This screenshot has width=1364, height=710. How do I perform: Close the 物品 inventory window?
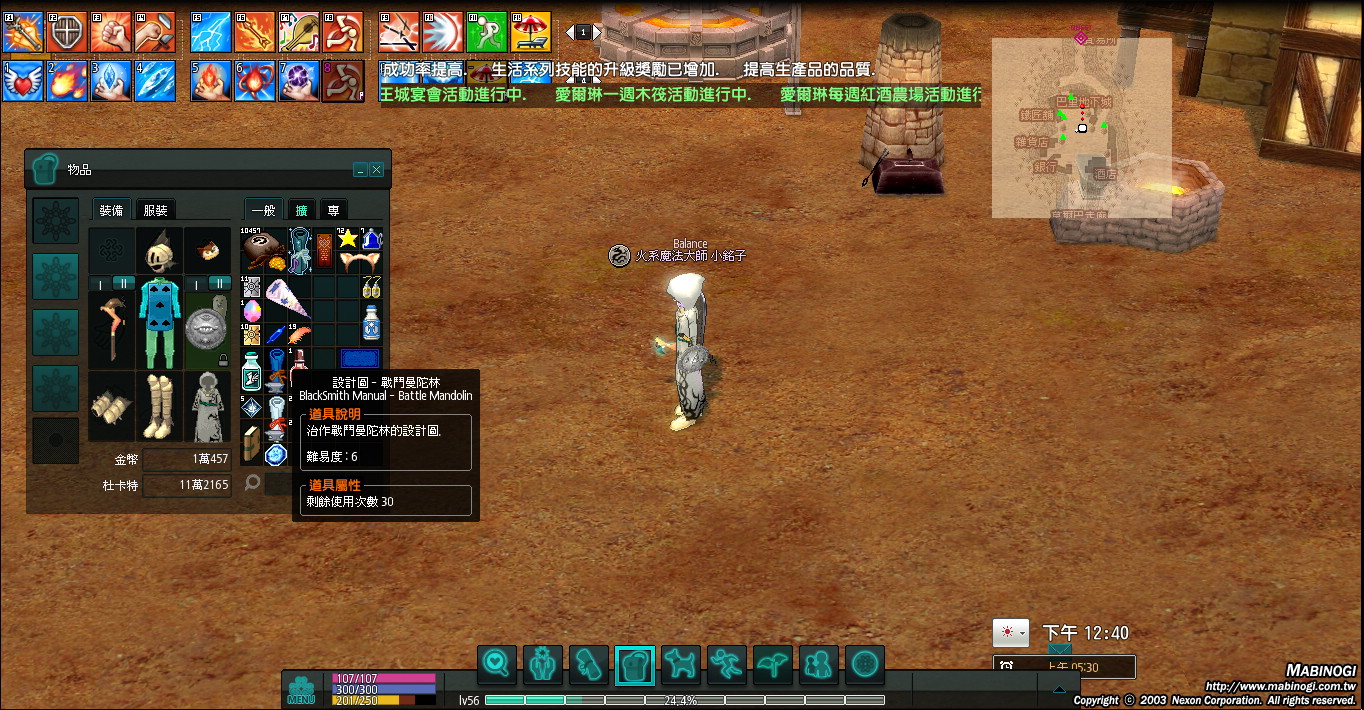click(377, 170)
